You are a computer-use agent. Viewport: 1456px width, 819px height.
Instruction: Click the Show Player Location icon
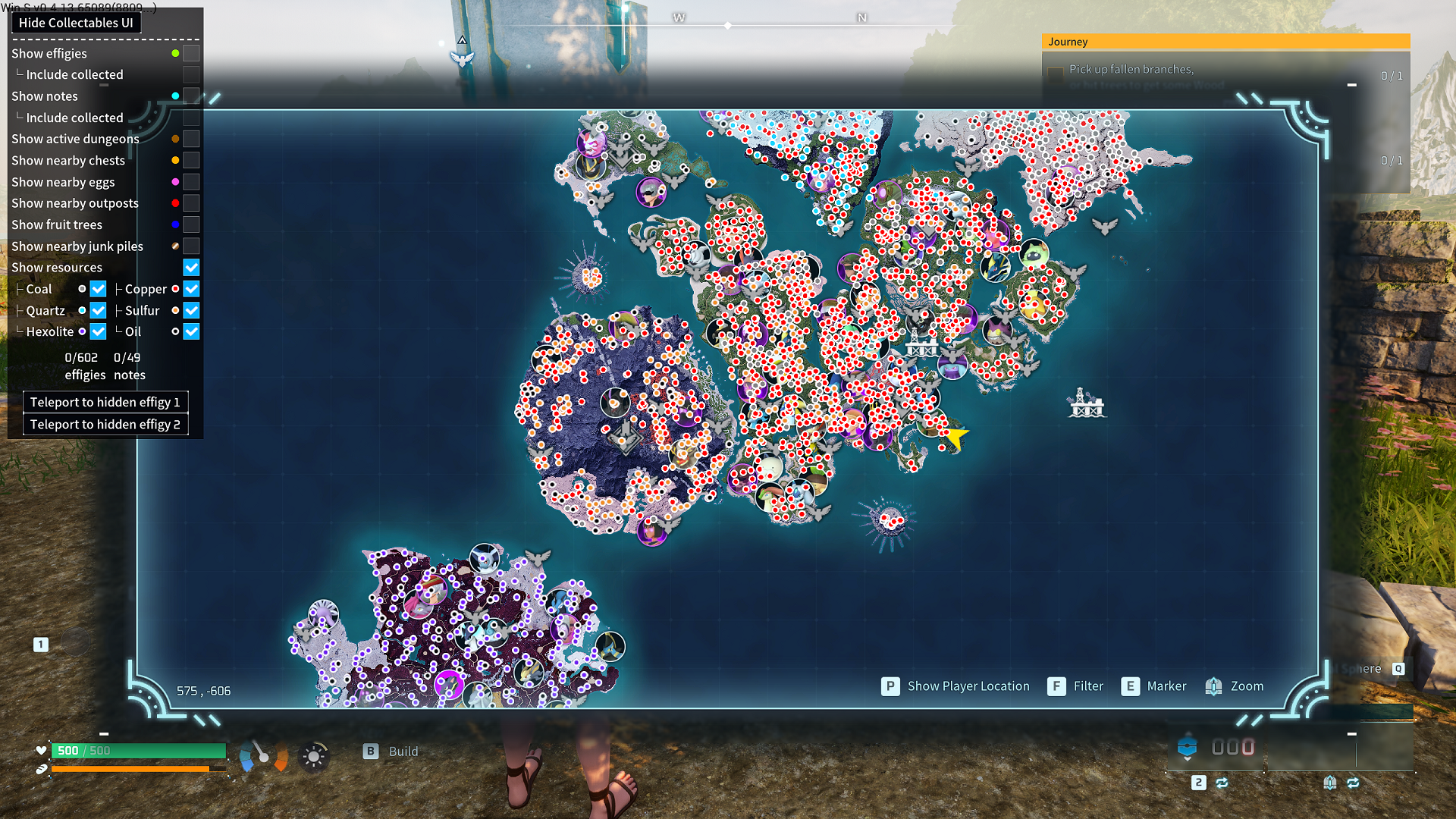coord(889,686)
